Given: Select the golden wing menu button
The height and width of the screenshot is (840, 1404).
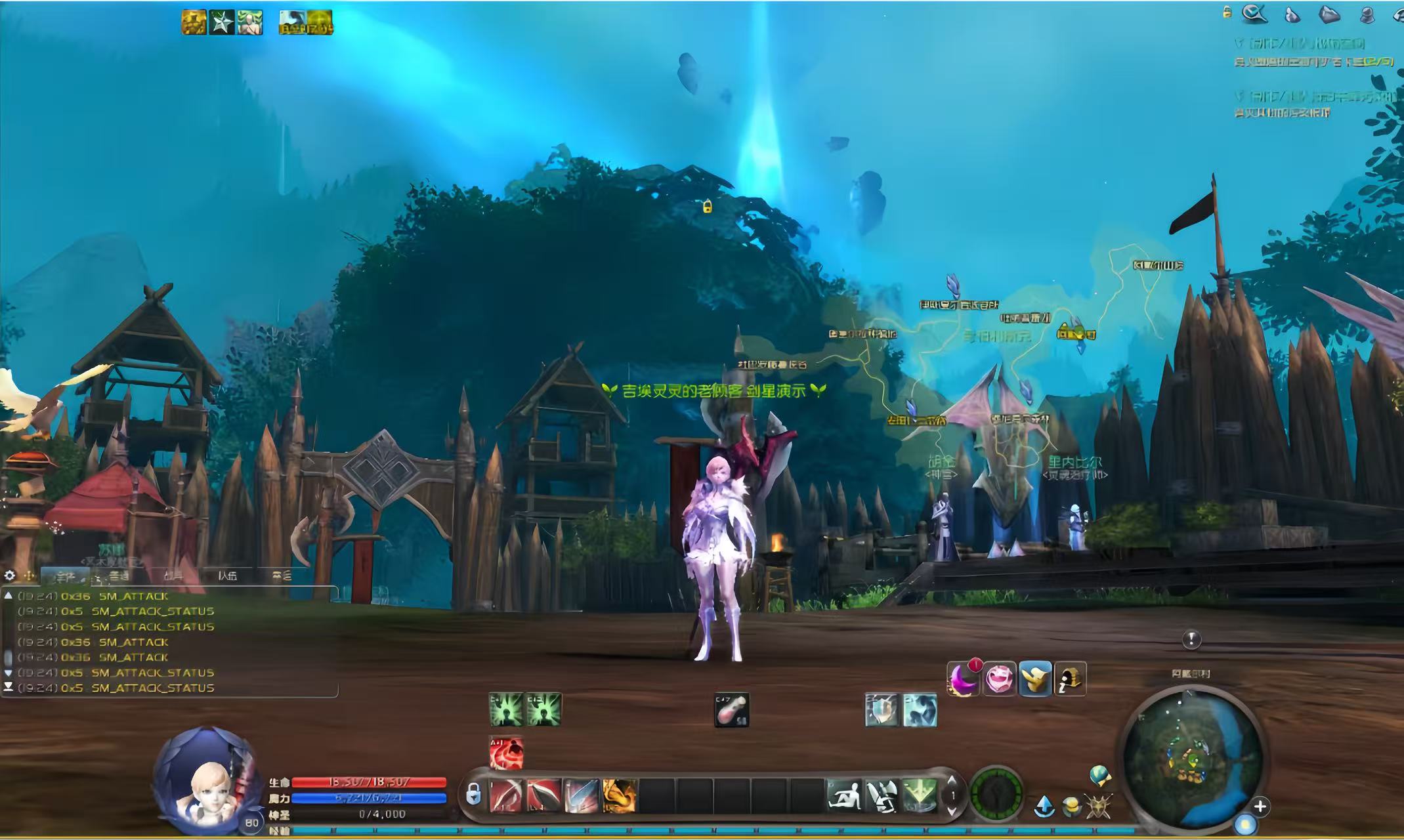Looking at the screenshot, I should click(1034, 679).
